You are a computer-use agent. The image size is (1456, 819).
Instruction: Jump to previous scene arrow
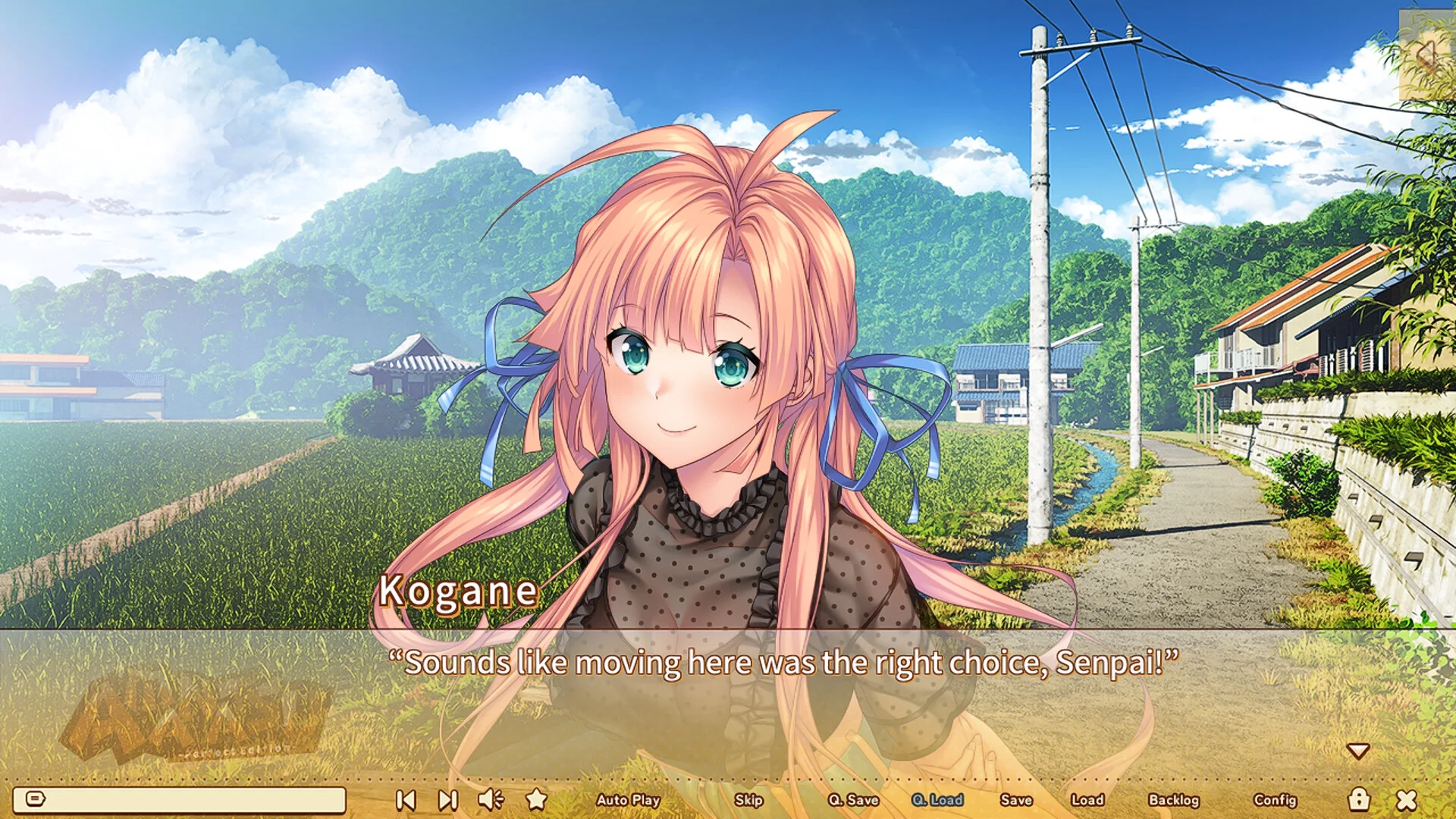pos(406,800)
